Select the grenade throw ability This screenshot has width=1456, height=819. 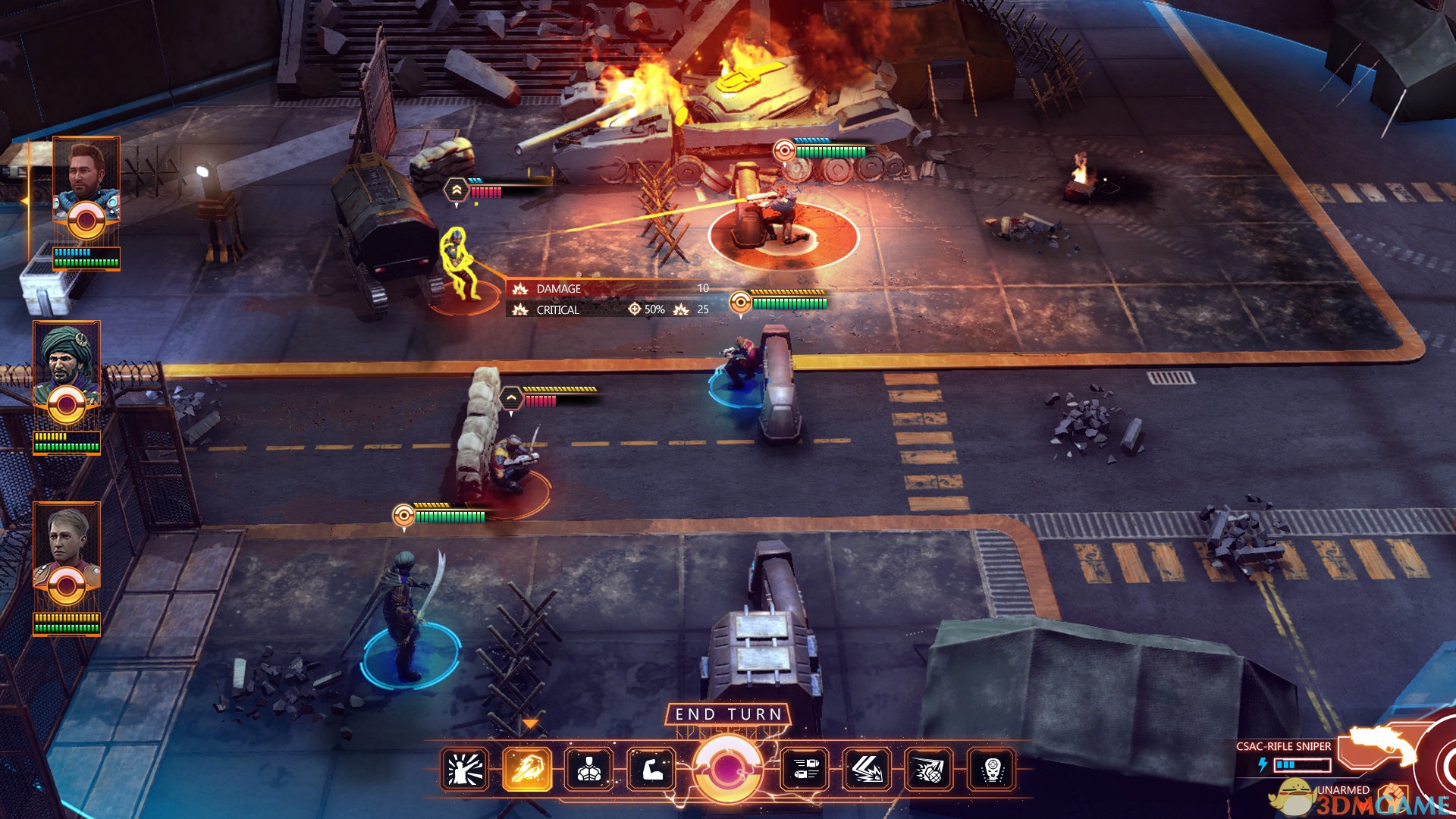930,770
